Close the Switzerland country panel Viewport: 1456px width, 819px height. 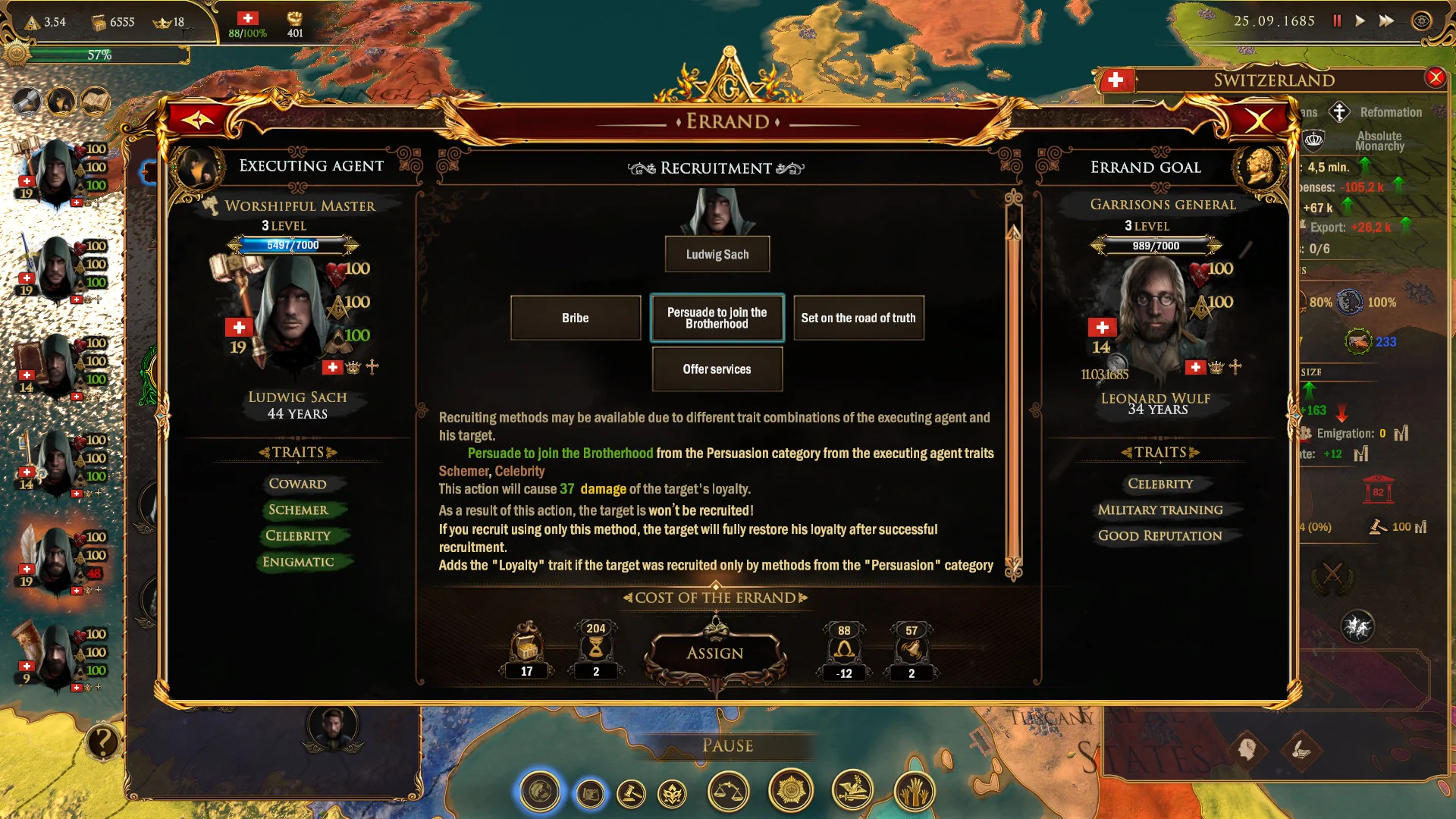[x=1435, y=77]
